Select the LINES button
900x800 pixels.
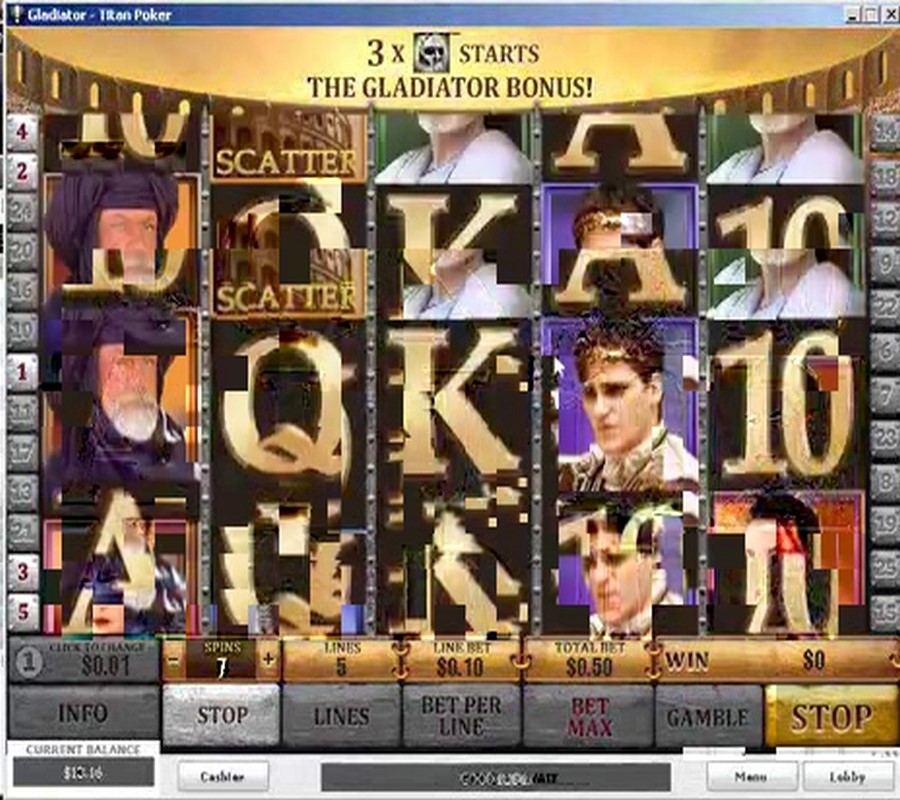tap(341, 715)
